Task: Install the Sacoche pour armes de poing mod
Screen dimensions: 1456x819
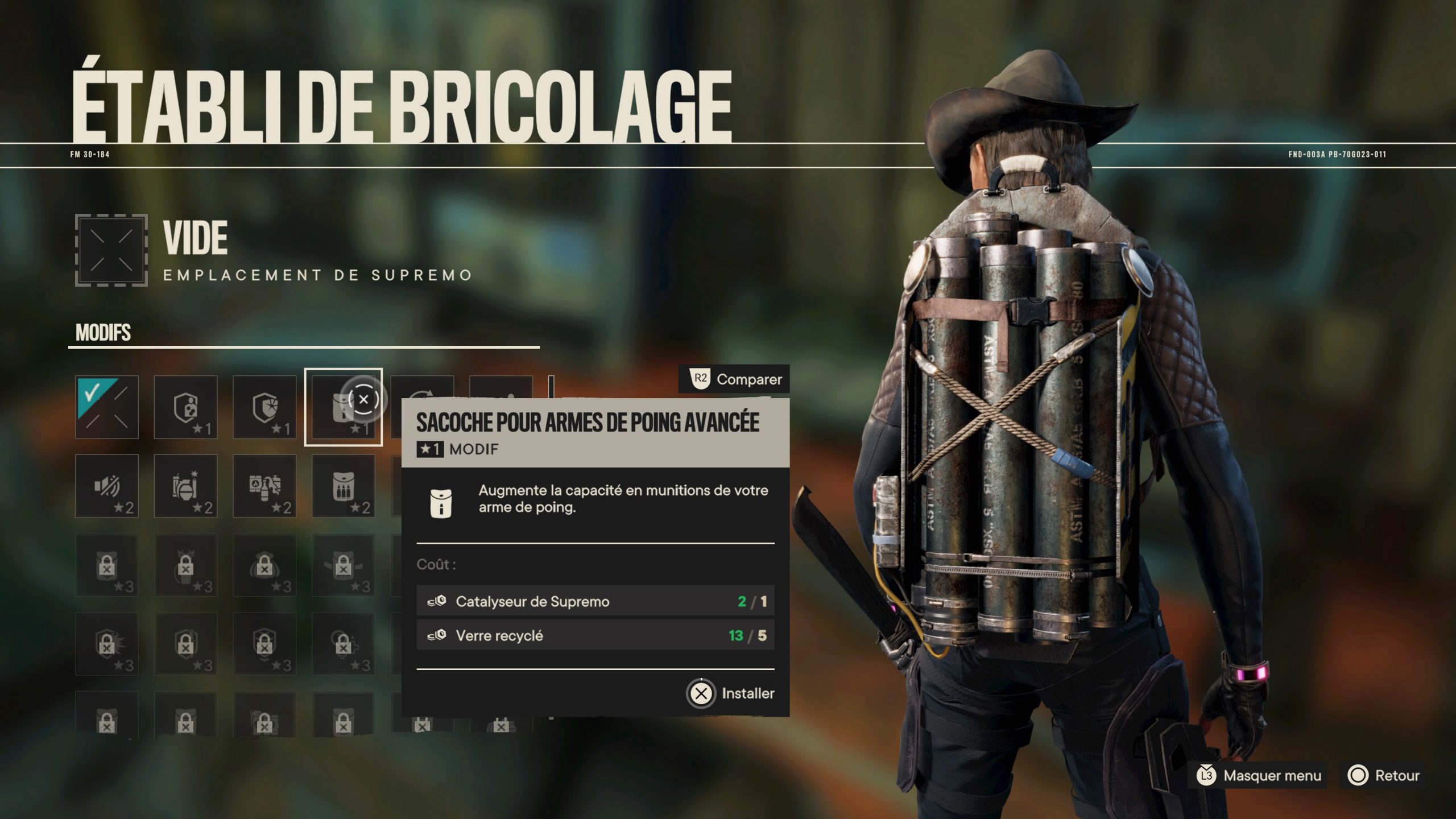Action: click(731, 693)
